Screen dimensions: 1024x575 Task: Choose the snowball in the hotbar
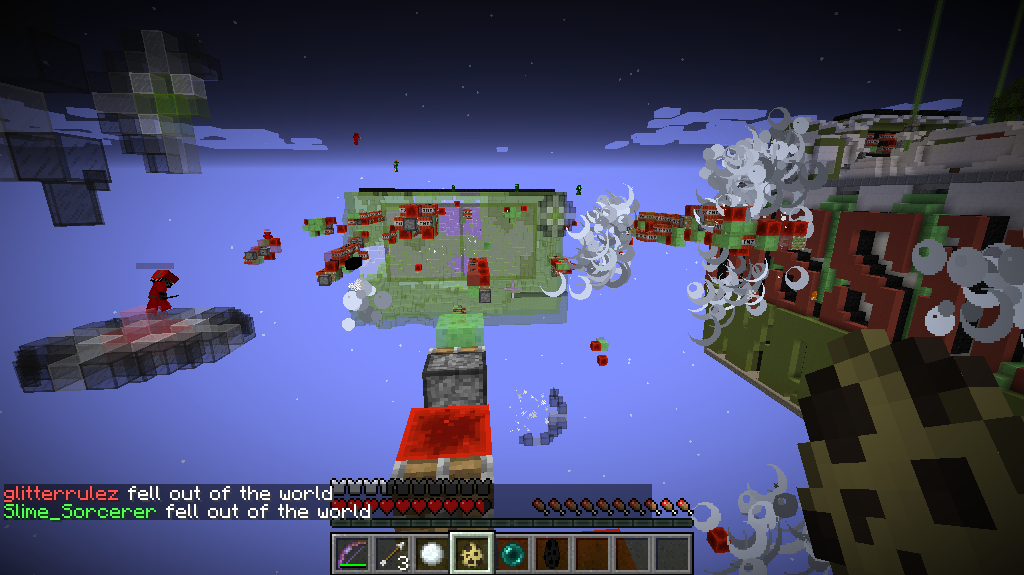pyautogui.click(x=431, y=554)
